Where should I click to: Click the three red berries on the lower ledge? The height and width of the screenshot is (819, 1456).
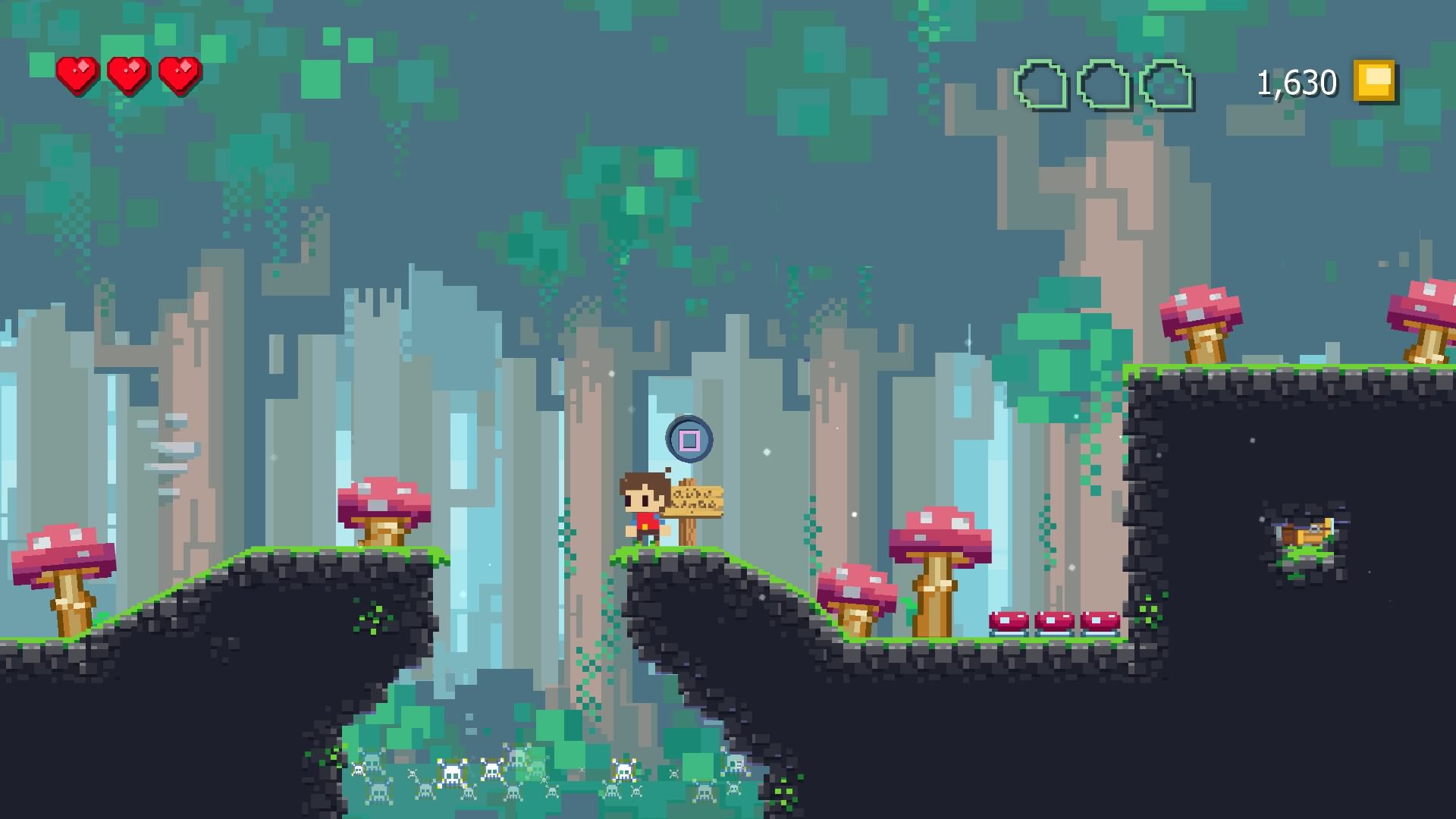pos(1053,622)
